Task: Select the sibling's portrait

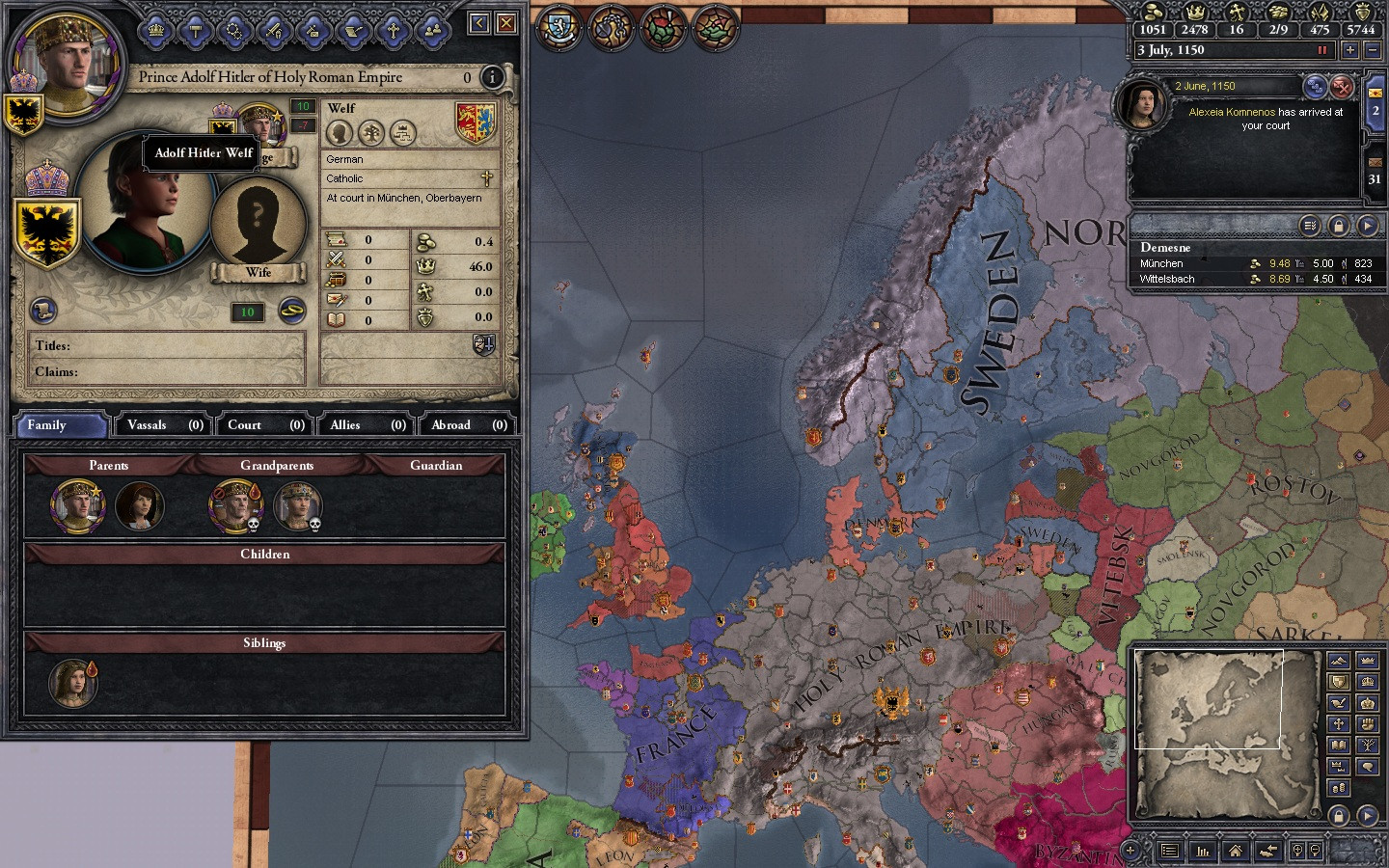Action: (72, 683)
